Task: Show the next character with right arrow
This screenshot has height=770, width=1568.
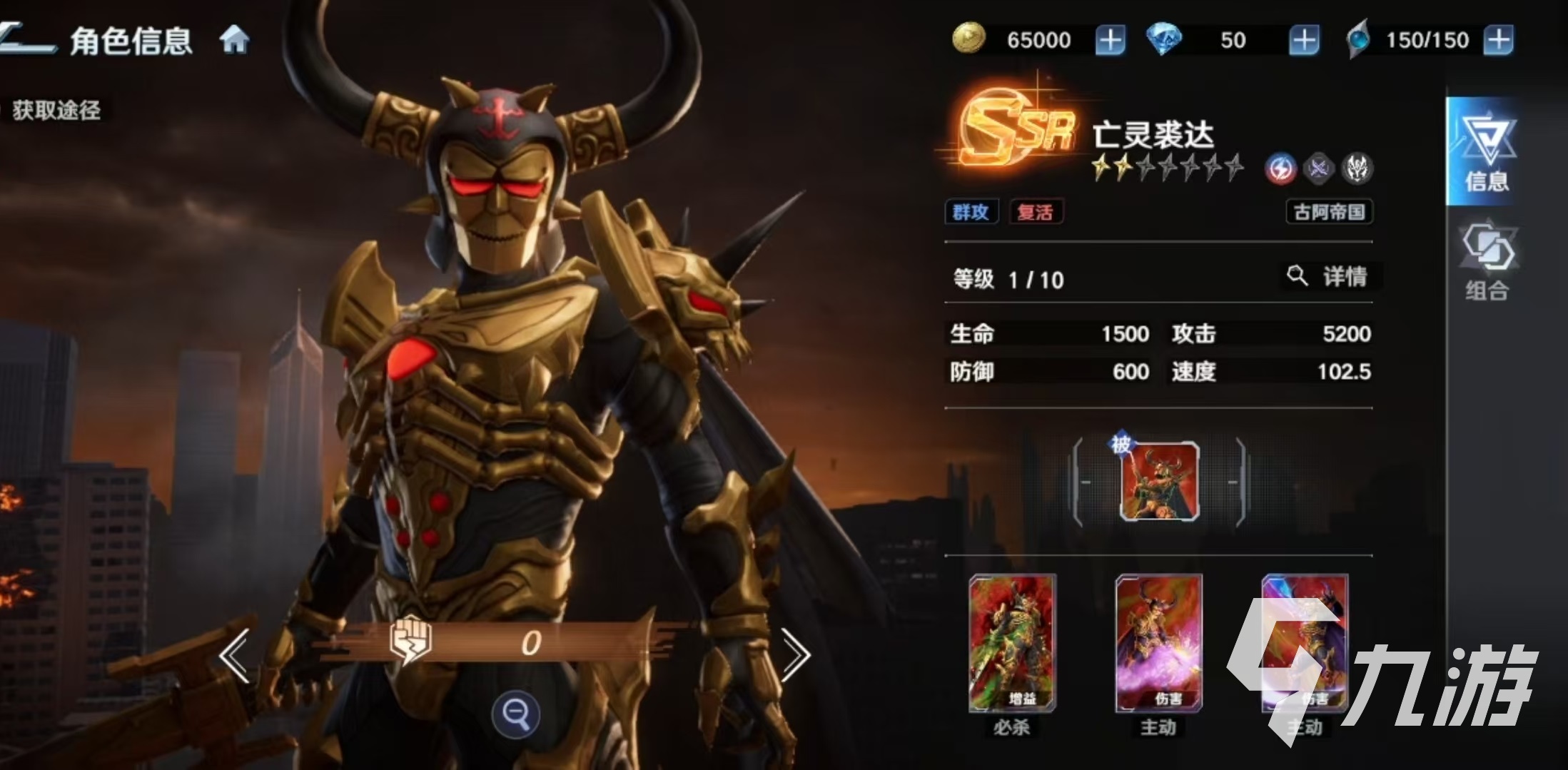Action: point(795,655)
